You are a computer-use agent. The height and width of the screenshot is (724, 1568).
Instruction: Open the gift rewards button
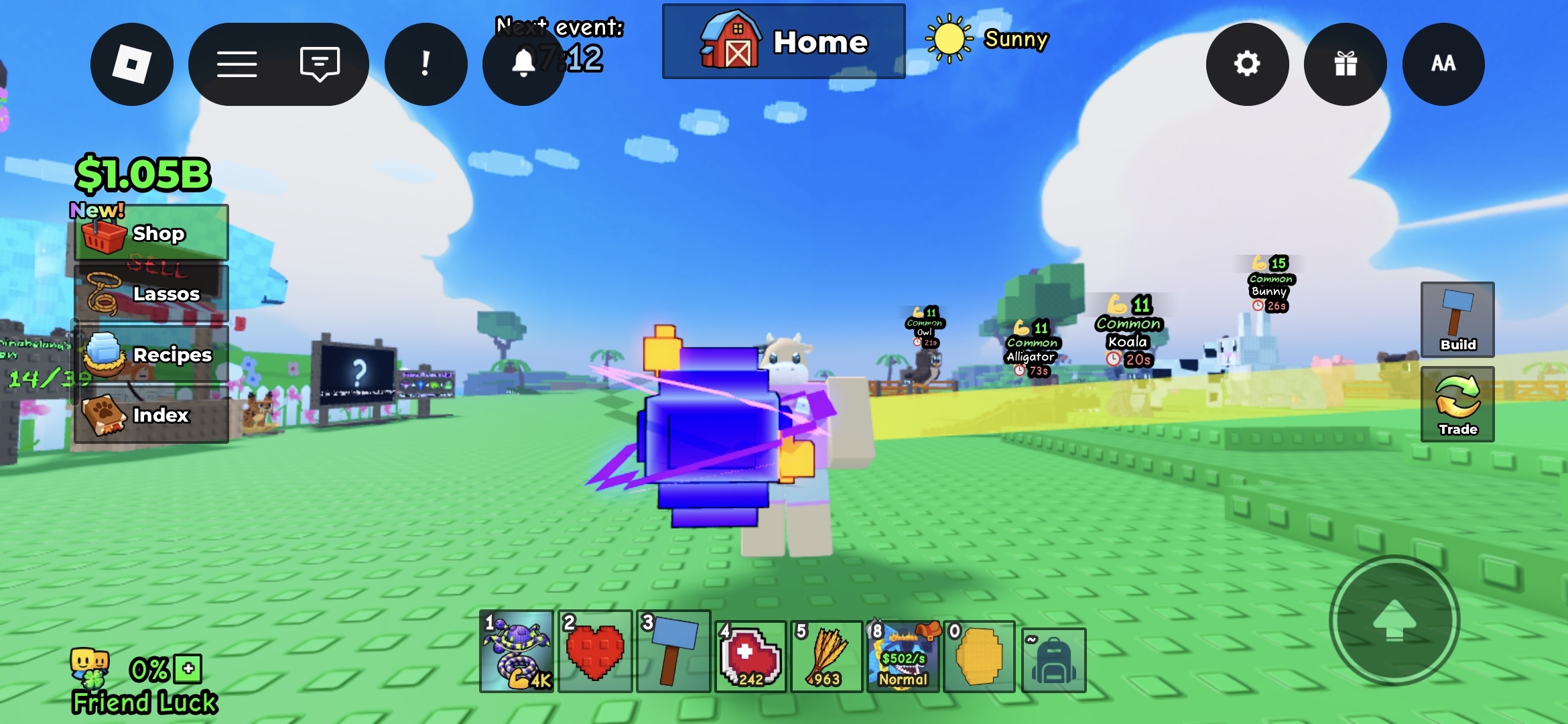click(1345, 64)
